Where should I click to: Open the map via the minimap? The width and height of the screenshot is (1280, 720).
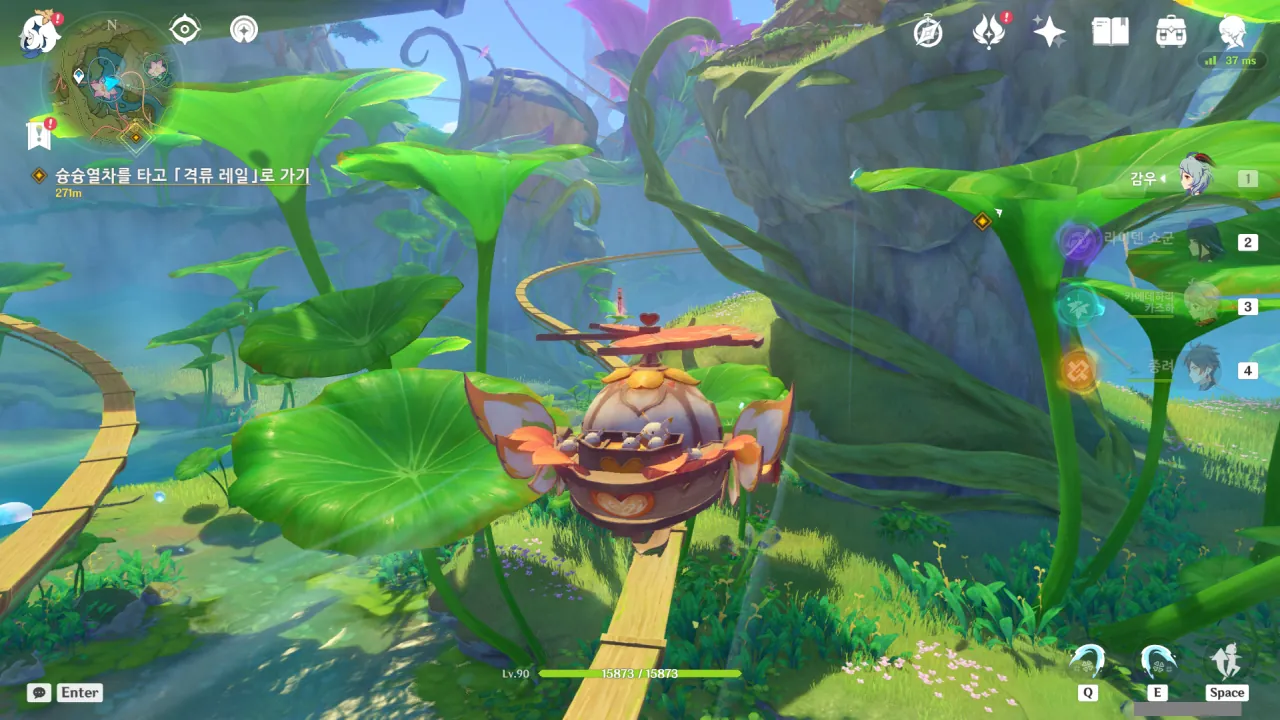[112, 78]
